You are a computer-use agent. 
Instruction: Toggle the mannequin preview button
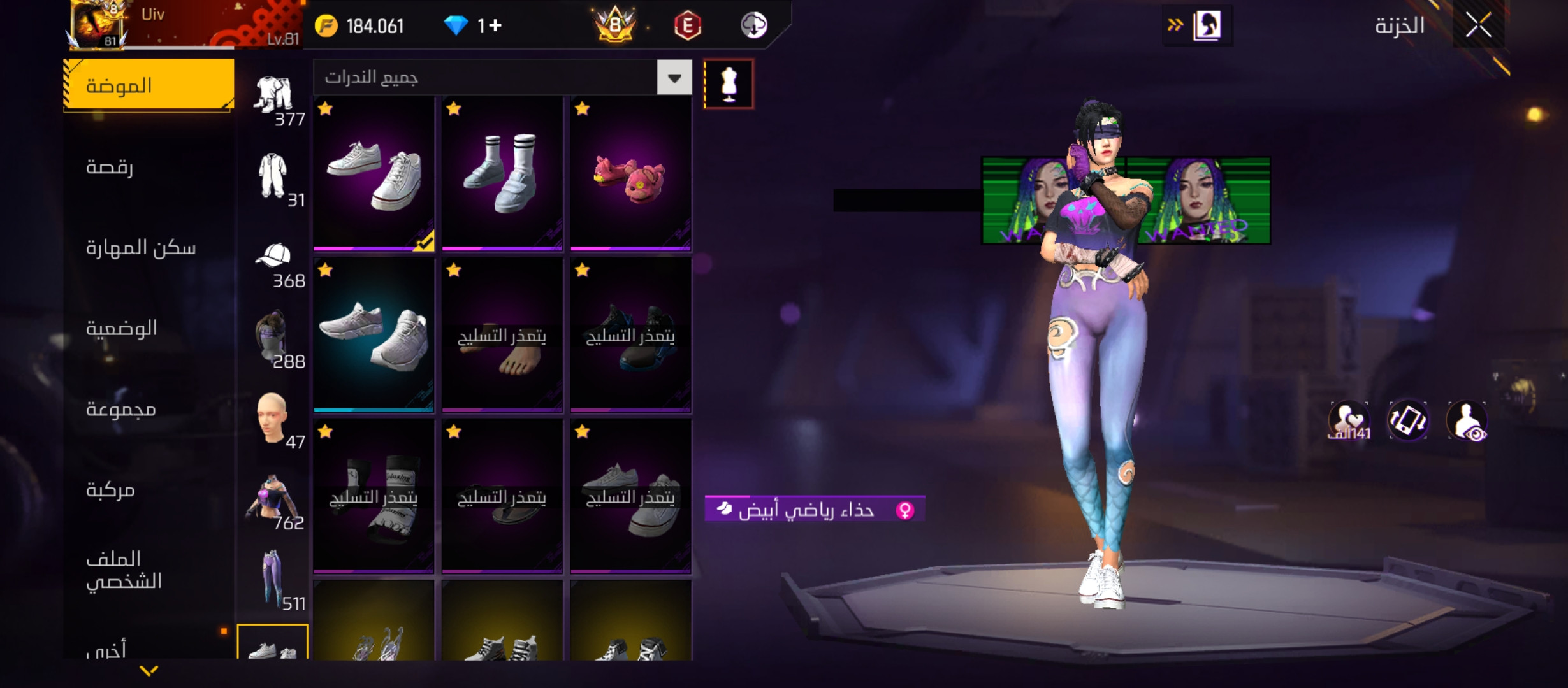pyautogui.click(x=729, y=83)
